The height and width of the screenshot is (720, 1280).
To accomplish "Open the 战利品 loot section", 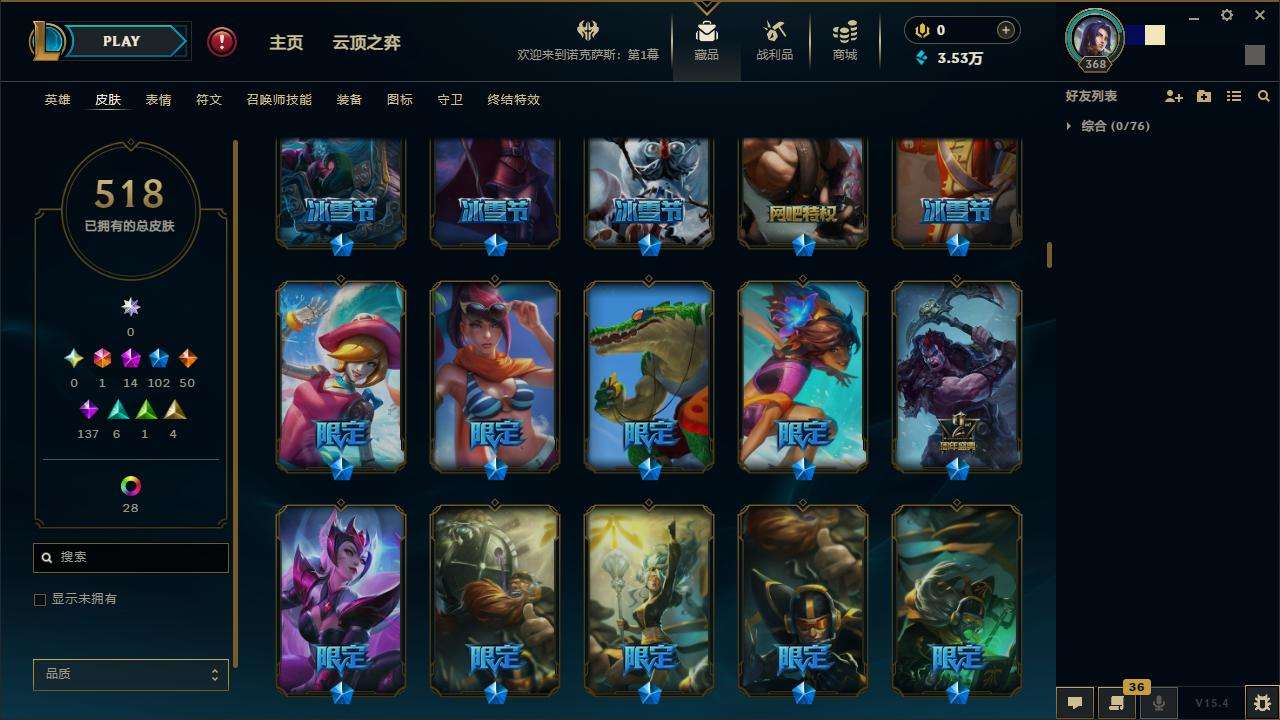I will click(774, 41).
